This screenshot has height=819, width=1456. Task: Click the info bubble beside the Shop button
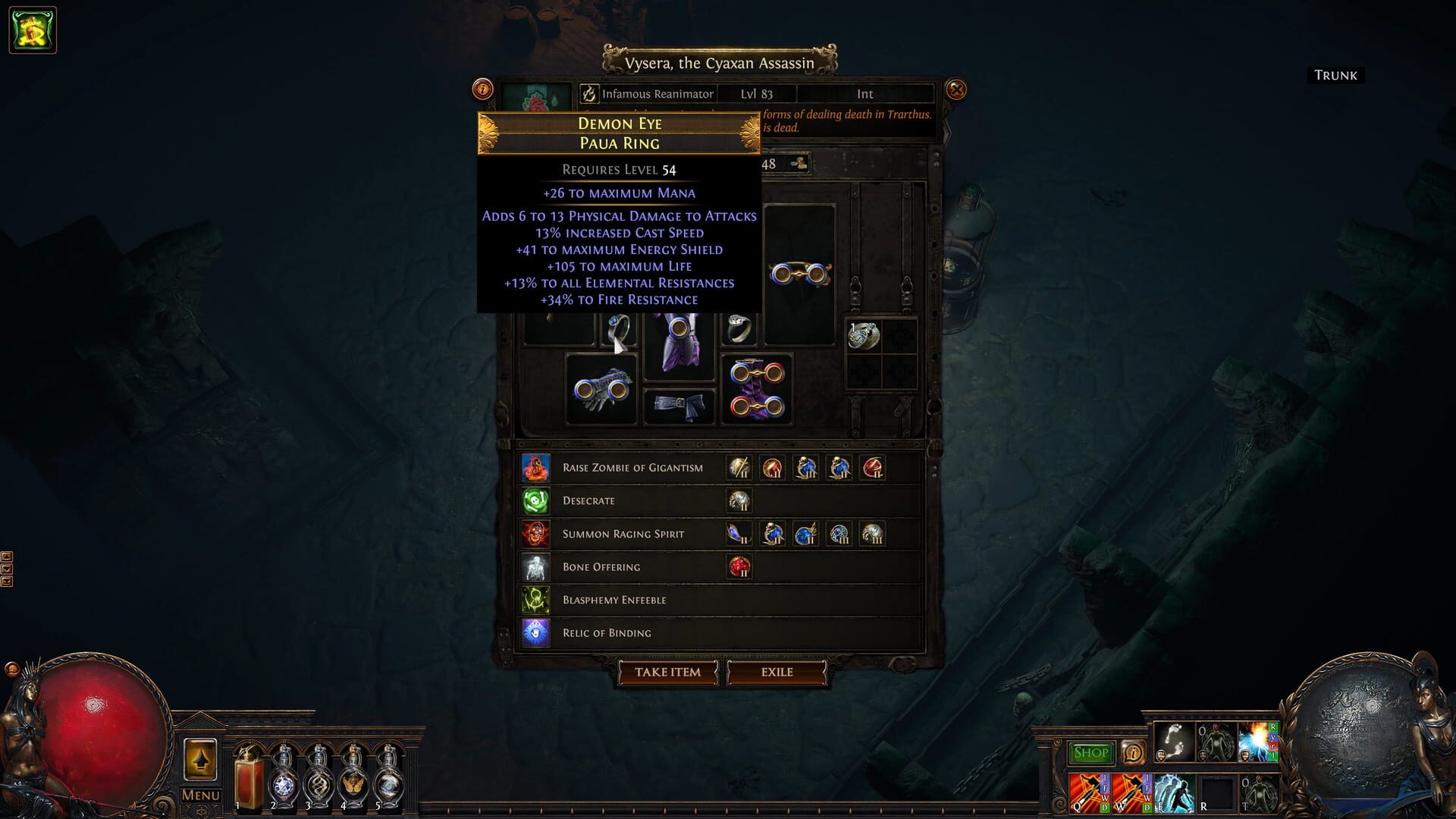point(1132,752)
